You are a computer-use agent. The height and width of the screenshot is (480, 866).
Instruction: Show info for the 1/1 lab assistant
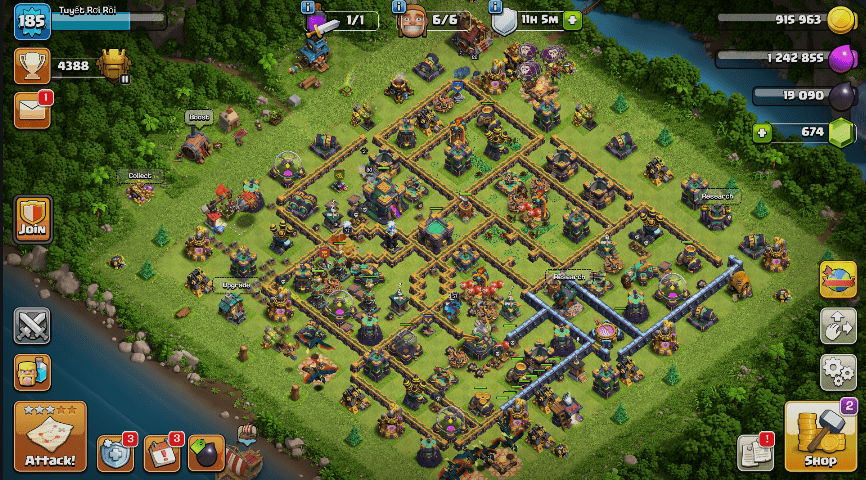(307, 7)
